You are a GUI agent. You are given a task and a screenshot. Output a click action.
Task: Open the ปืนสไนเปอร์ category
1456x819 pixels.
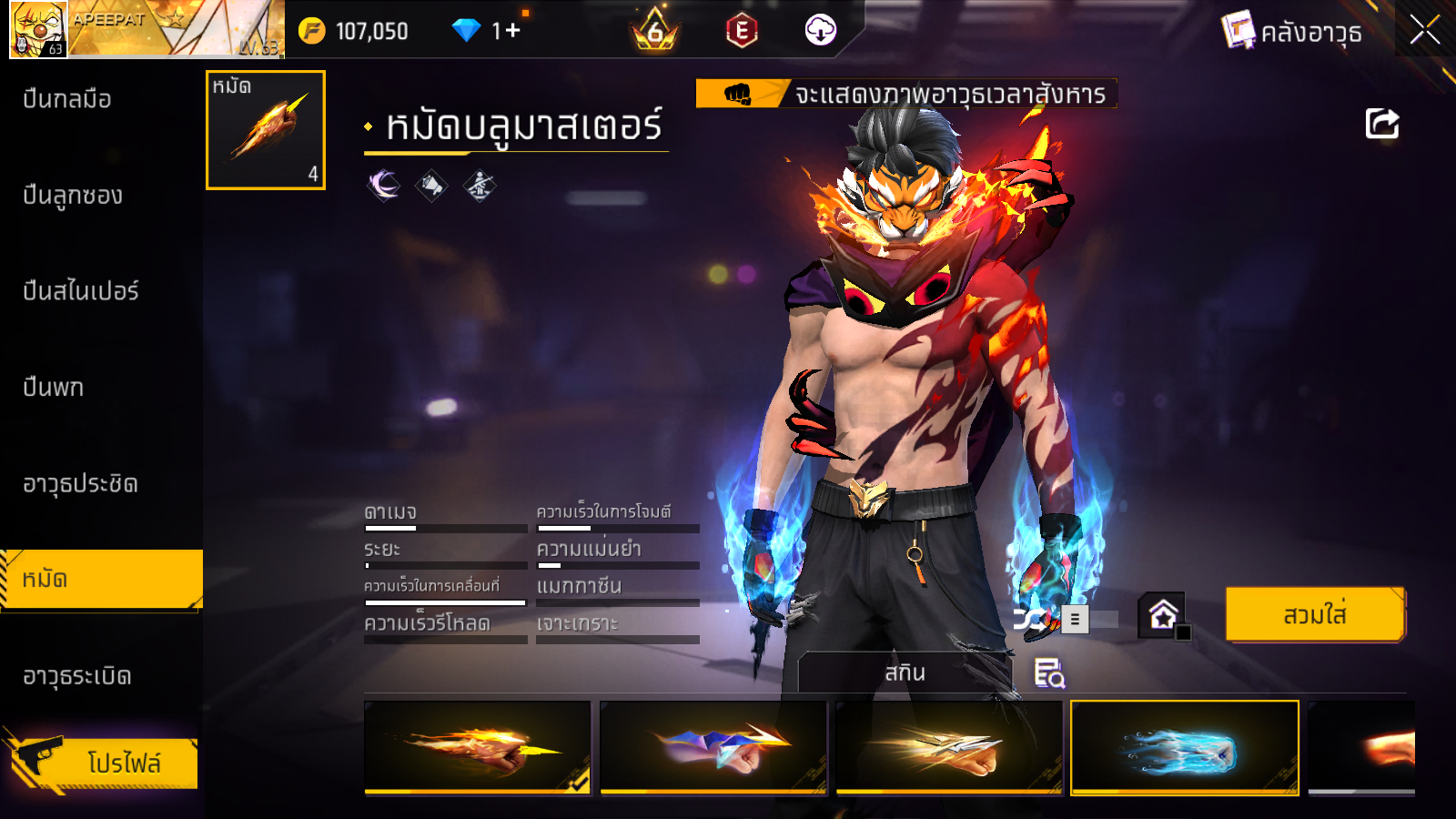pos(81,291)
